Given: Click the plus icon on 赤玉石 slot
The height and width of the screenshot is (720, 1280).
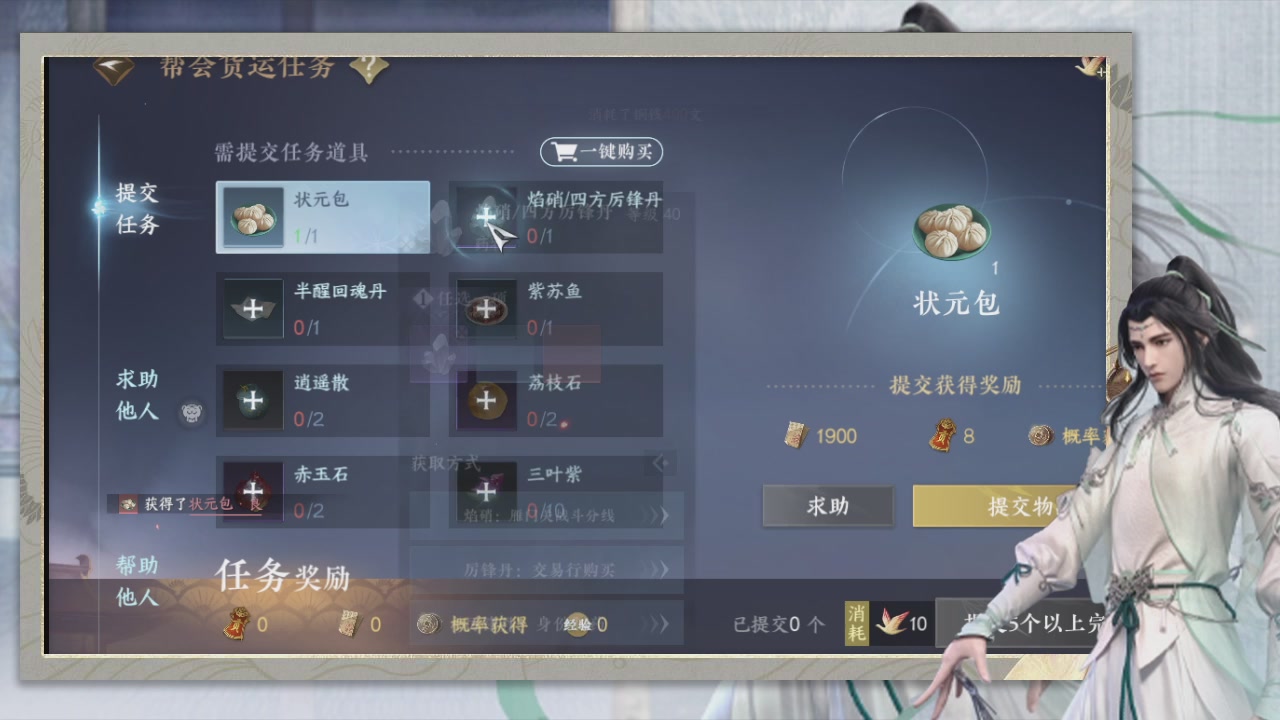Looking at the screenshot, I should [x=252, y=492].
